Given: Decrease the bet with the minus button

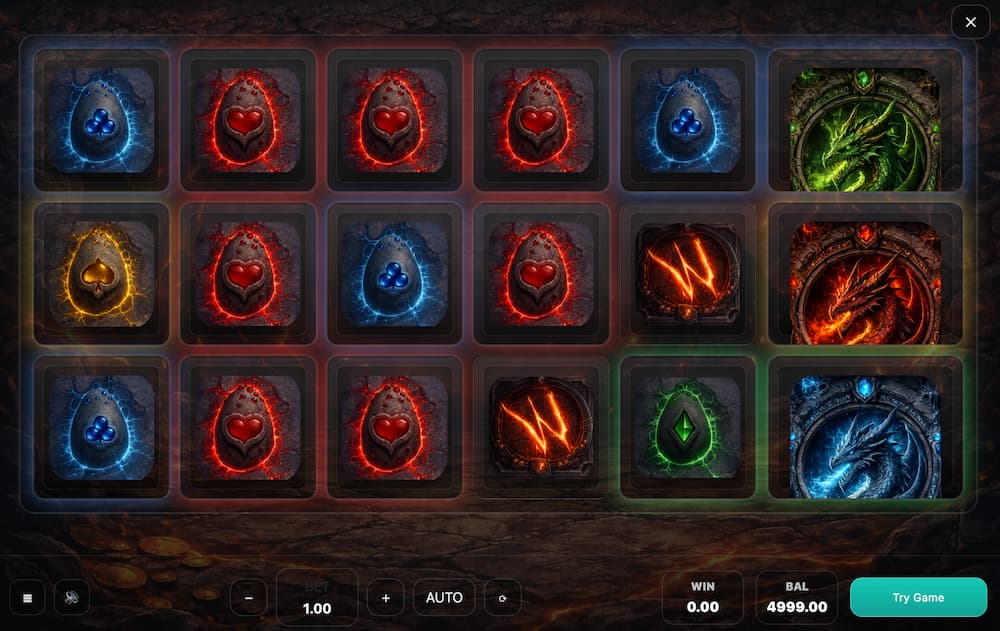Looking at the screenshot, I should tap(248, 598).
